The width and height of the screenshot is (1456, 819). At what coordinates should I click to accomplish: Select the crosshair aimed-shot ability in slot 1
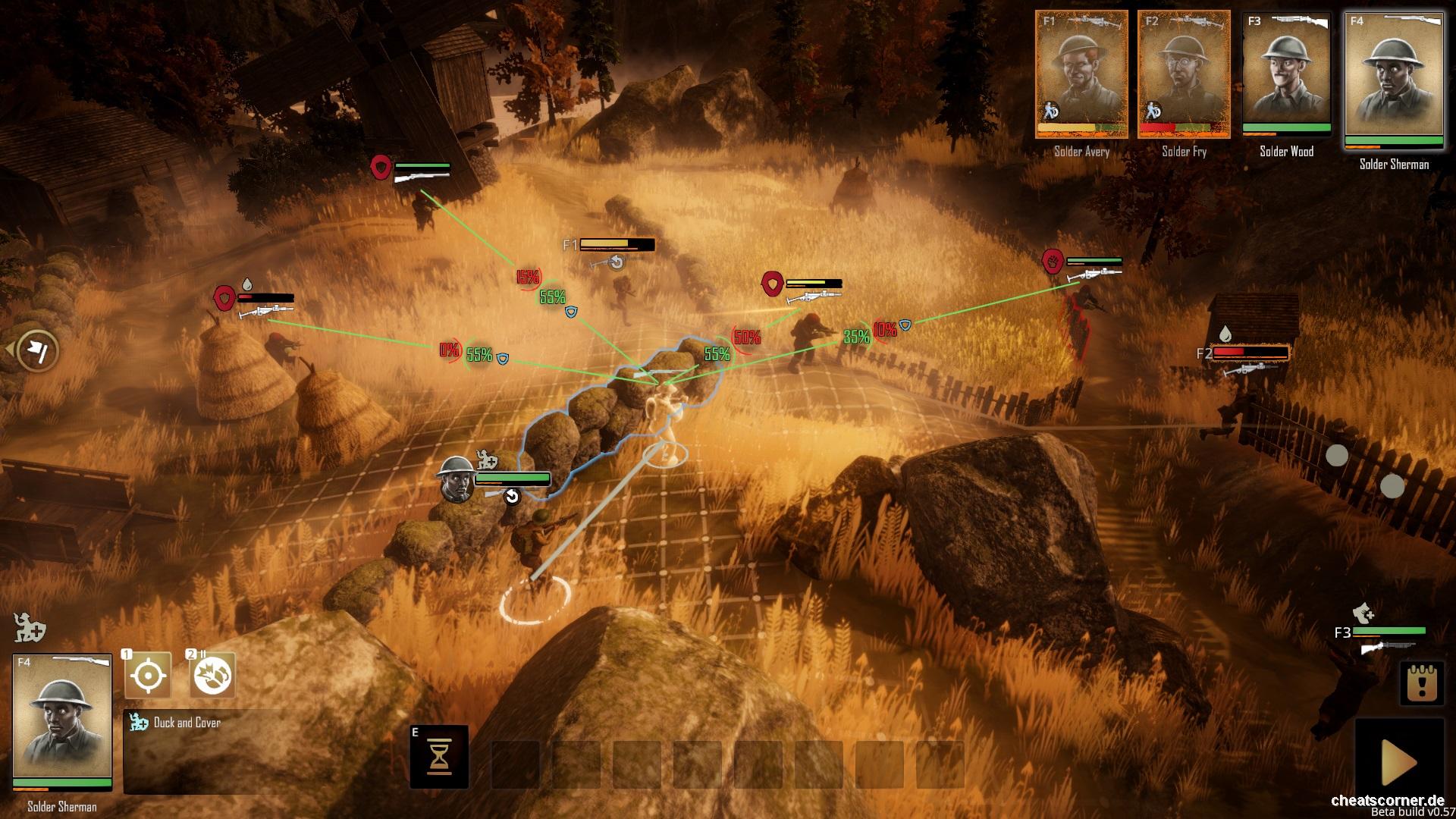[149, 676]
